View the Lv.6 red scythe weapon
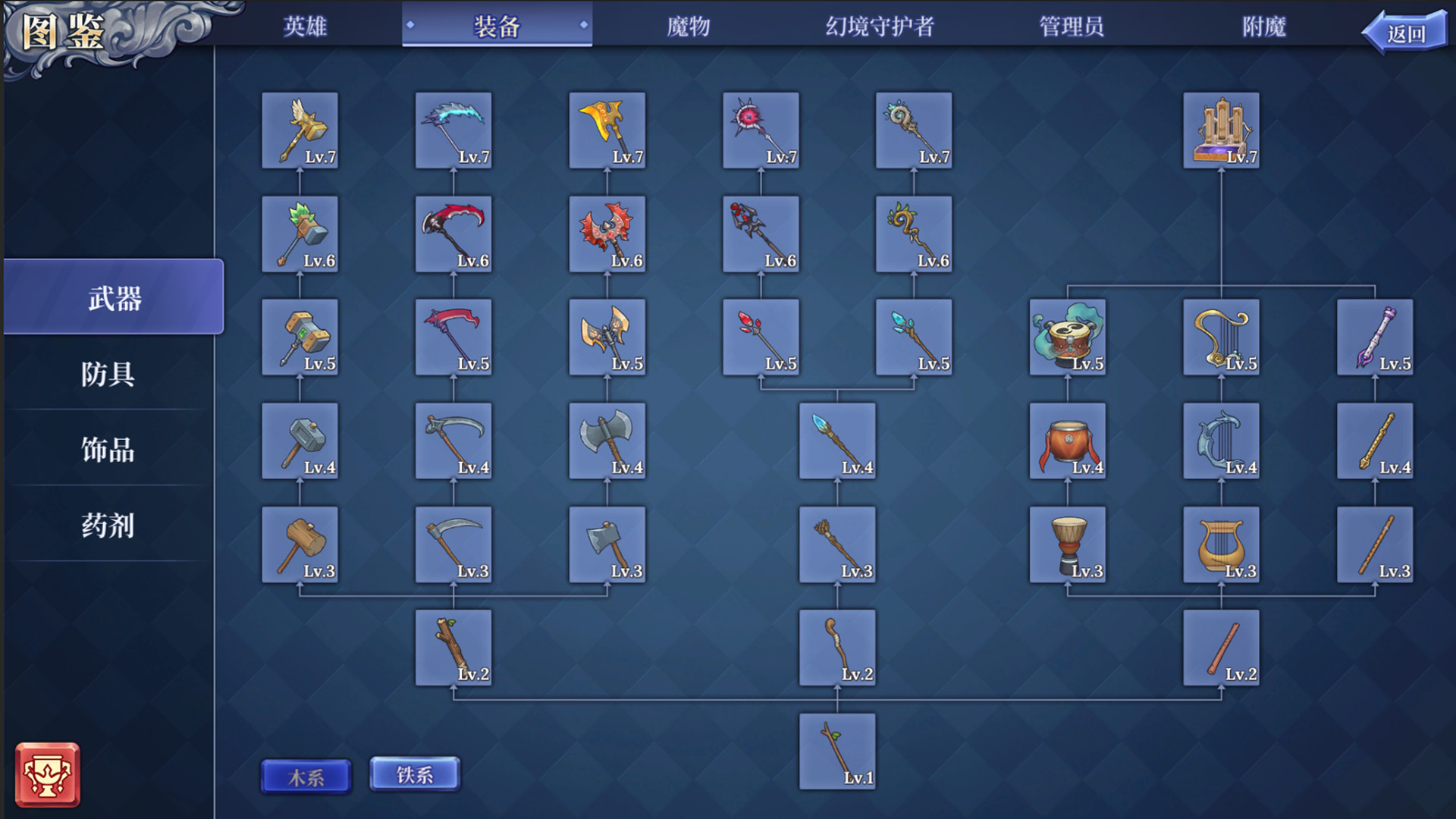1456x819 pixels. (453, 234)
